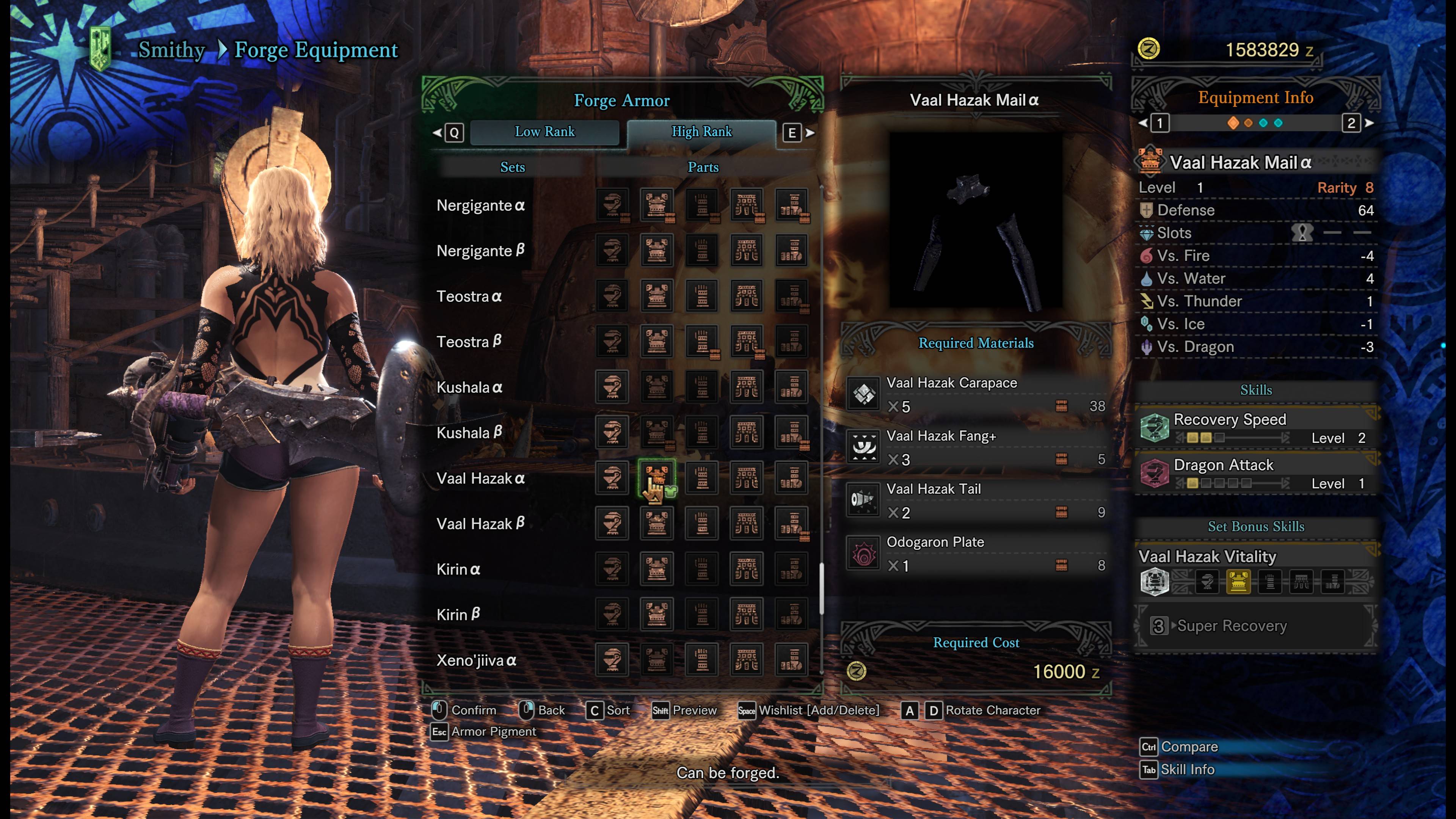The width and height of the screenshot is (1456, 819).
Task: Select the Vaal Hazak β mail icon
Action: pyautogui.click(x=656, y=523)
